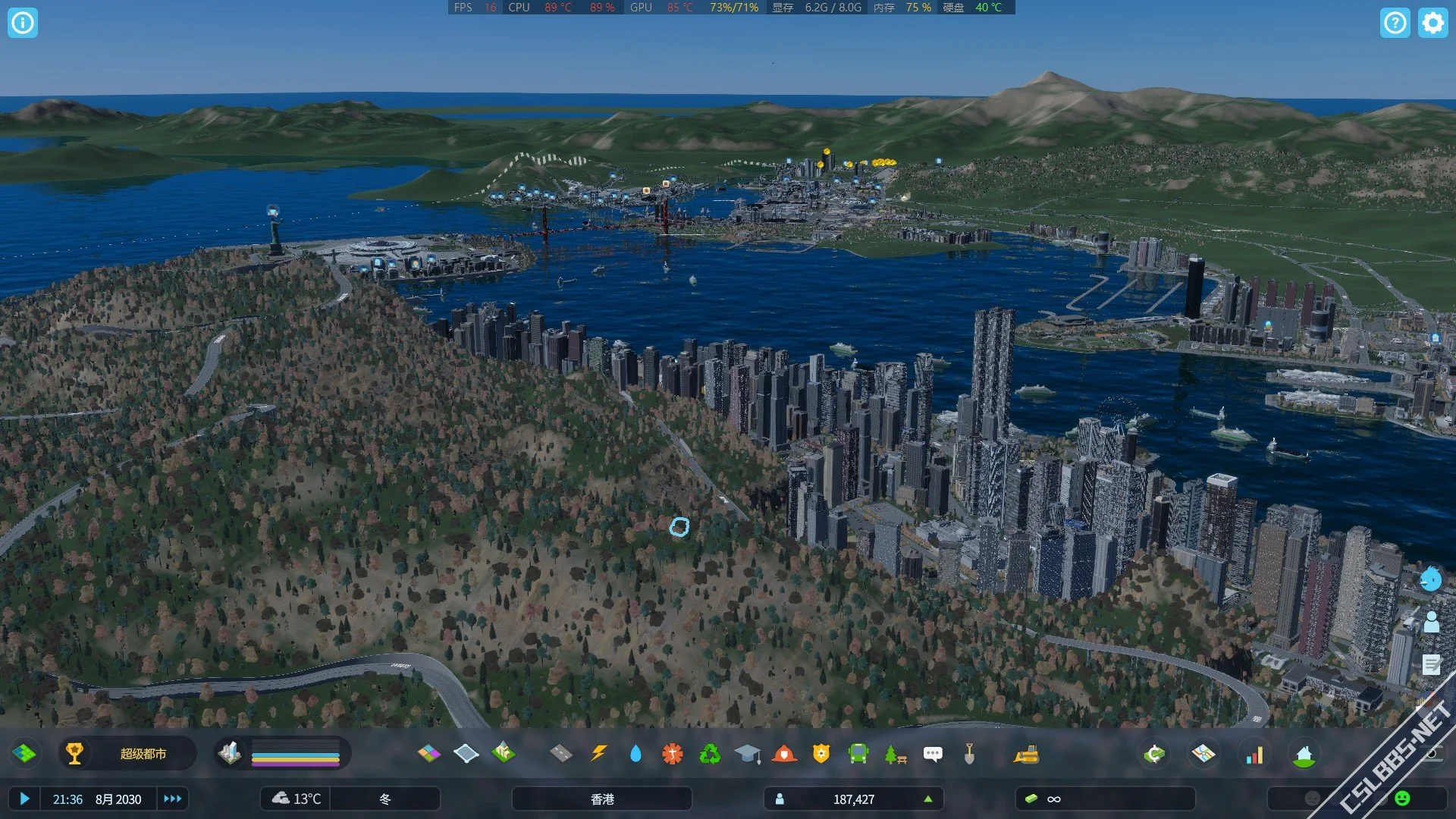Screen dimensions: 1456x819
Task: Open the Chirper blue bird feed
Action: 1430,579
